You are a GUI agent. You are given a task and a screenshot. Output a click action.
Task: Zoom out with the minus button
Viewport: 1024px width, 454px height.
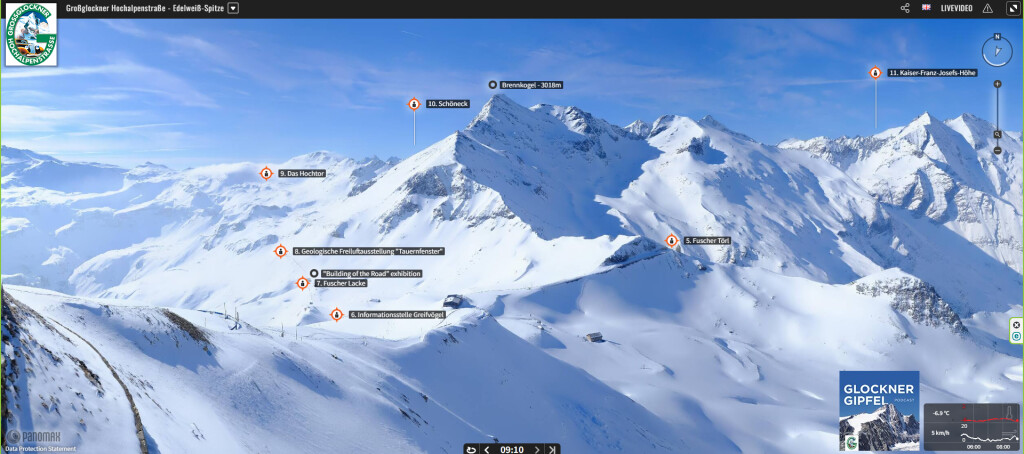tap(997, 150)
